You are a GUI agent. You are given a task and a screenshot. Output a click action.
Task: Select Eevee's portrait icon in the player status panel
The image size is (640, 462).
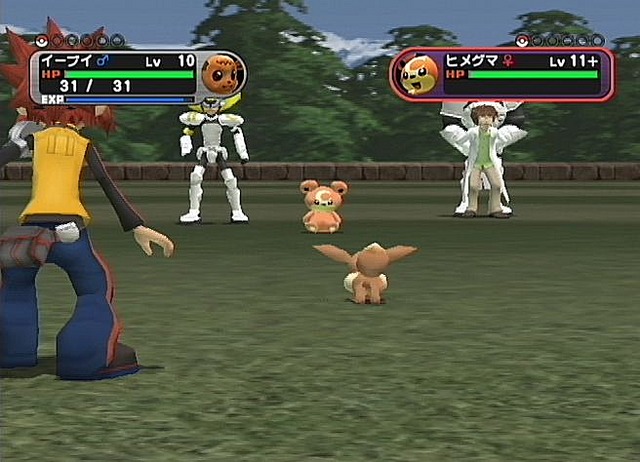[221, 73]
